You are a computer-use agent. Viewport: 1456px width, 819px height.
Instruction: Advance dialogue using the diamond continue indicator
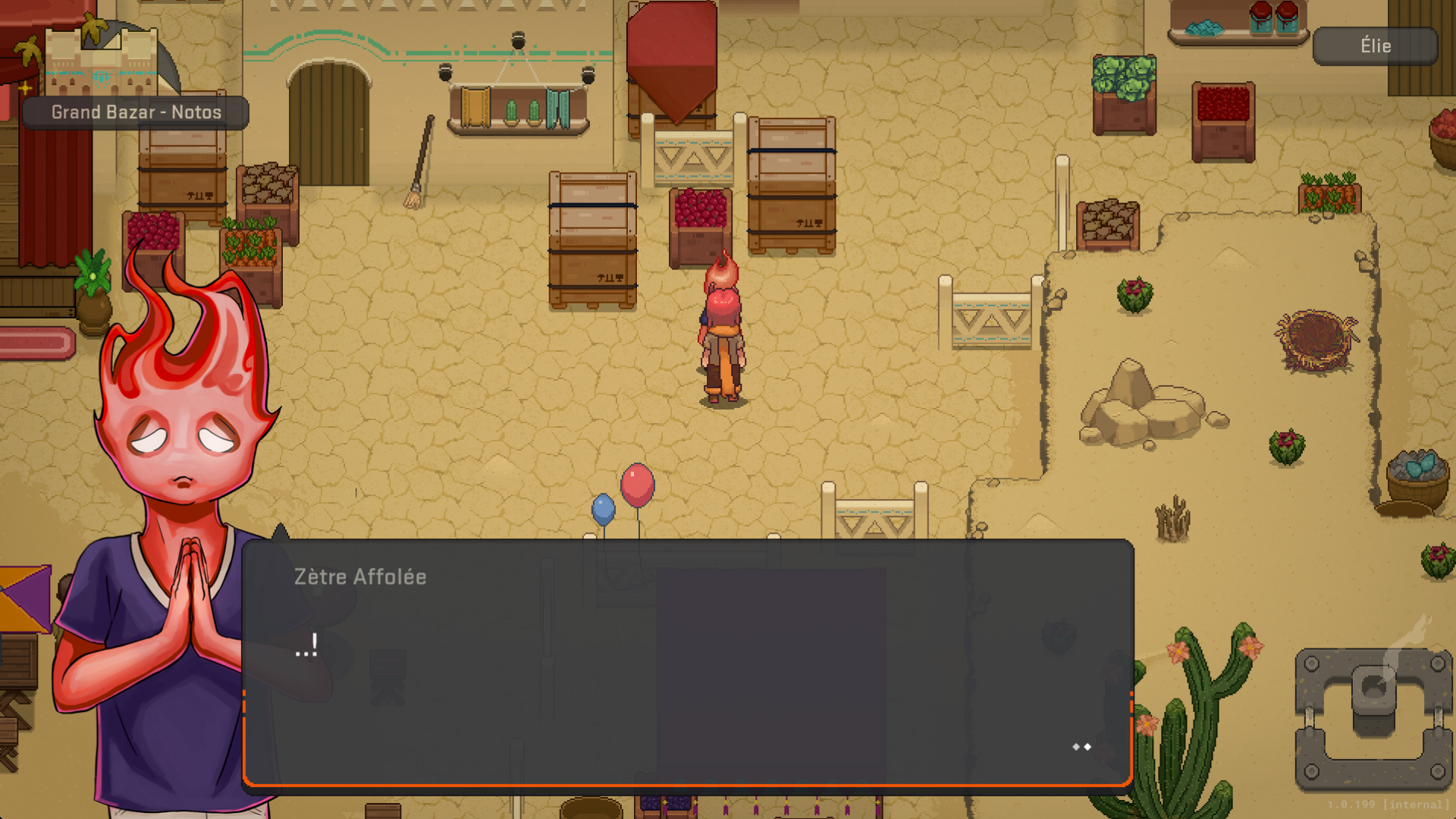1081,747
